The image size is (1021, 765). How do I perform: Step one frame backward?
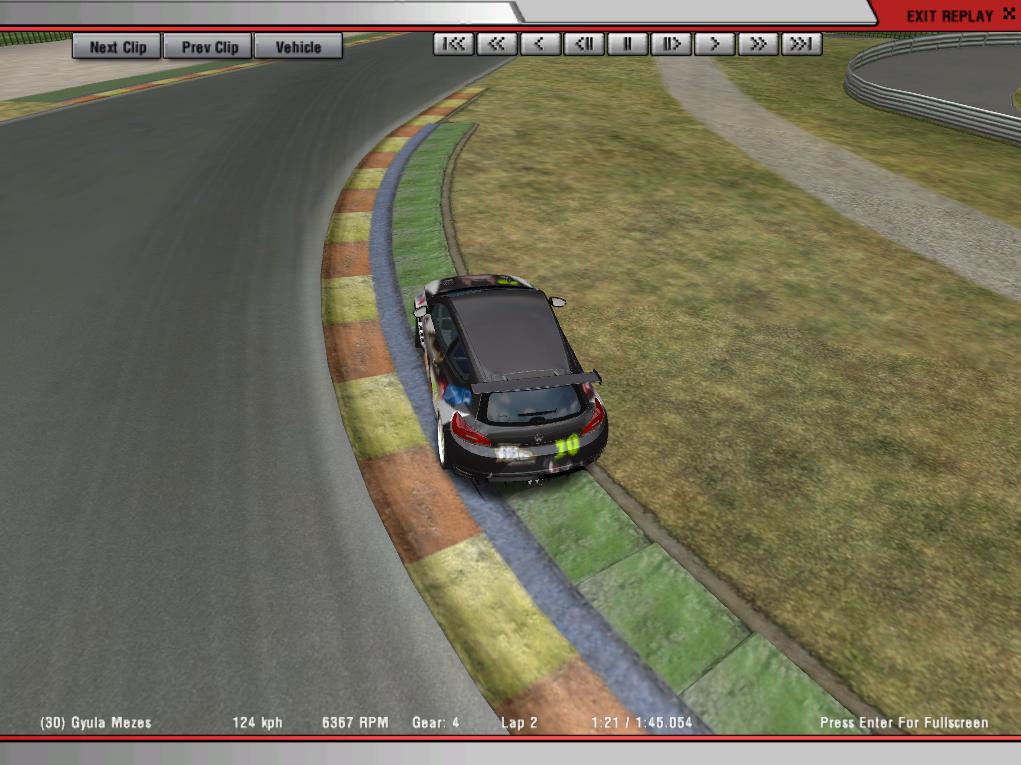pyautogui.click(x=584, y=44)
